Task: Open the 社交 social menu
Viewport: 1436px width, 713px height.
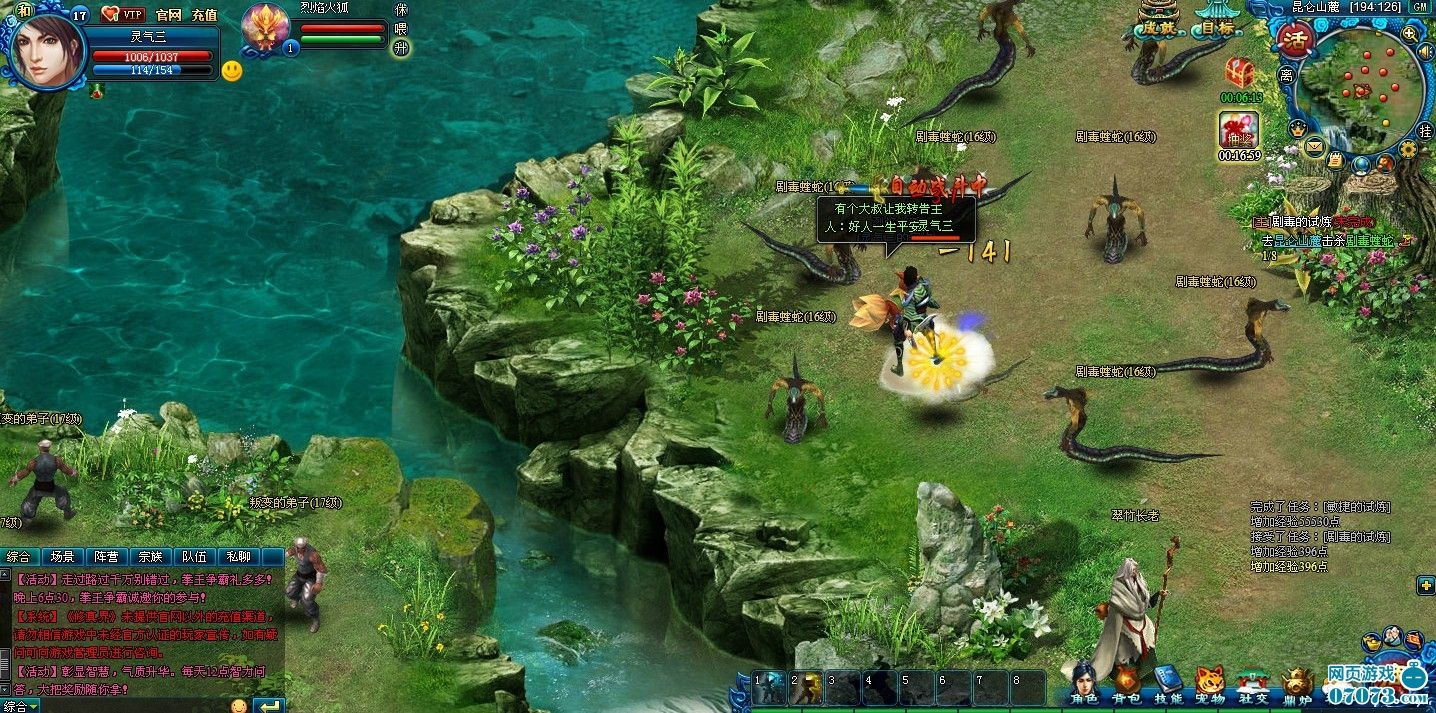Action: [1252, 682]
